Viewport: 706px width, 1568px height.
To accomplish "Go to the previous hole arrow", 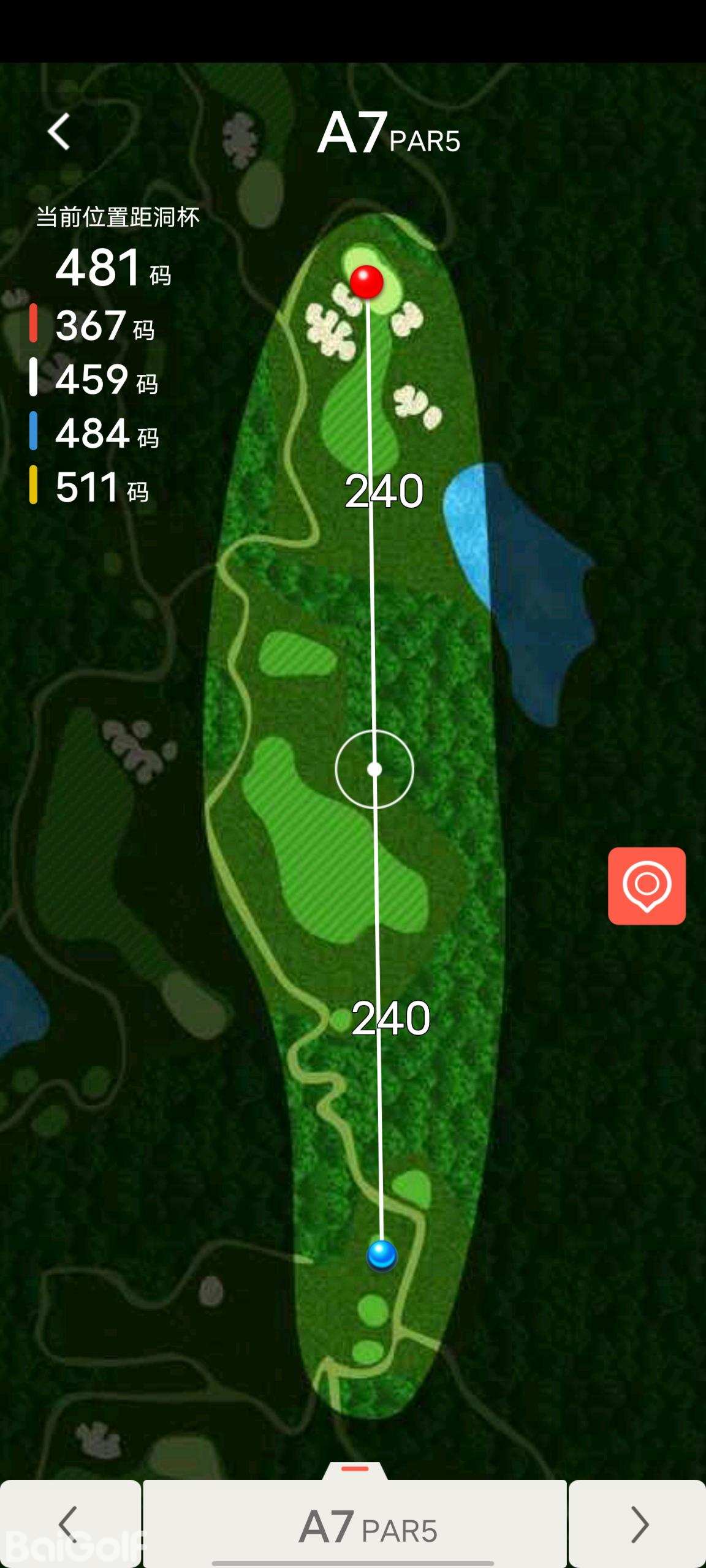I will point(69,1524).
